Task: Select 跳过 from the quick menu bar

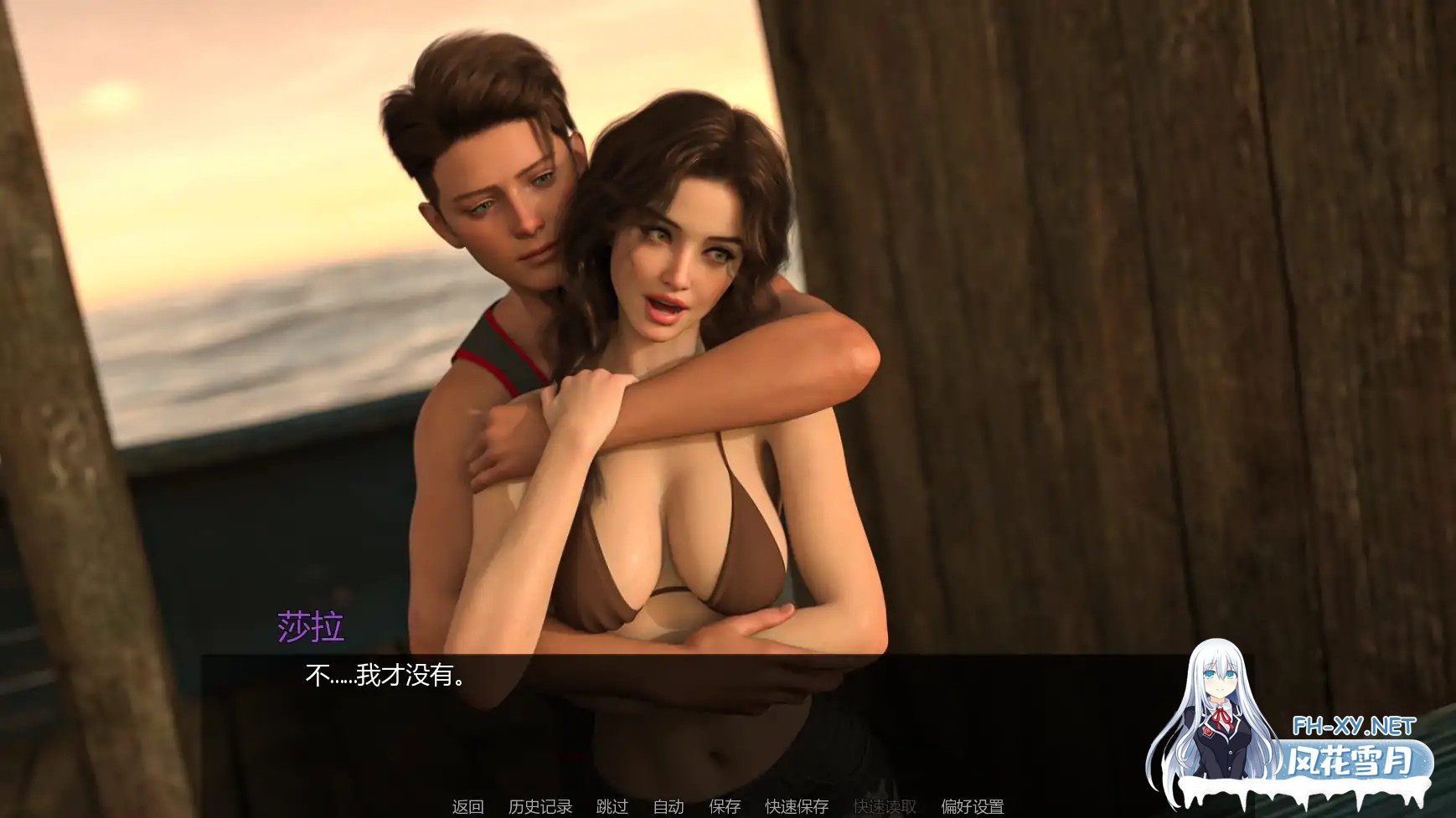Action: pyautogui.click(x=612, y=806)
